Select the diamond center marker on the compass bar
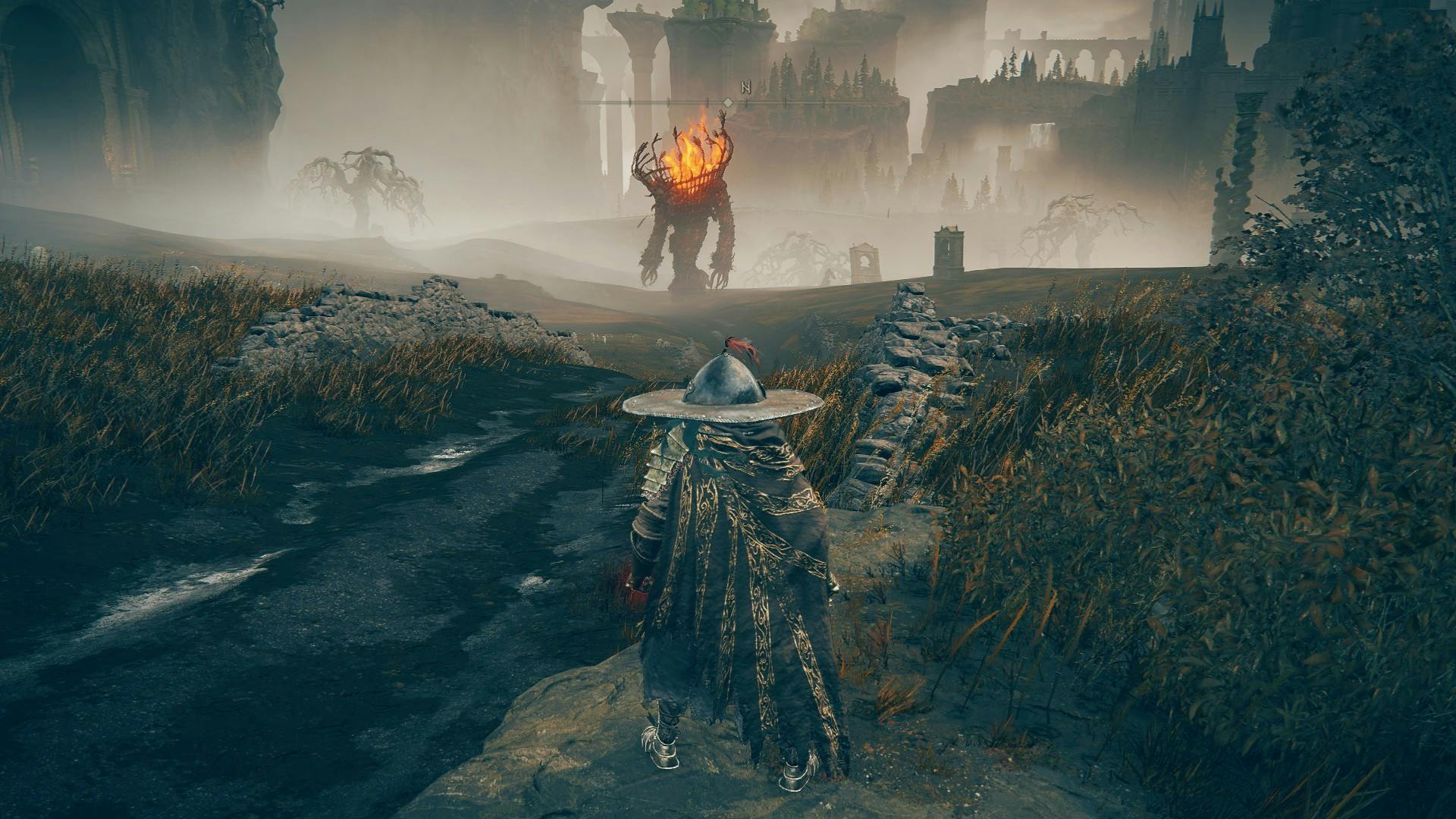 (x=727, y=102)
